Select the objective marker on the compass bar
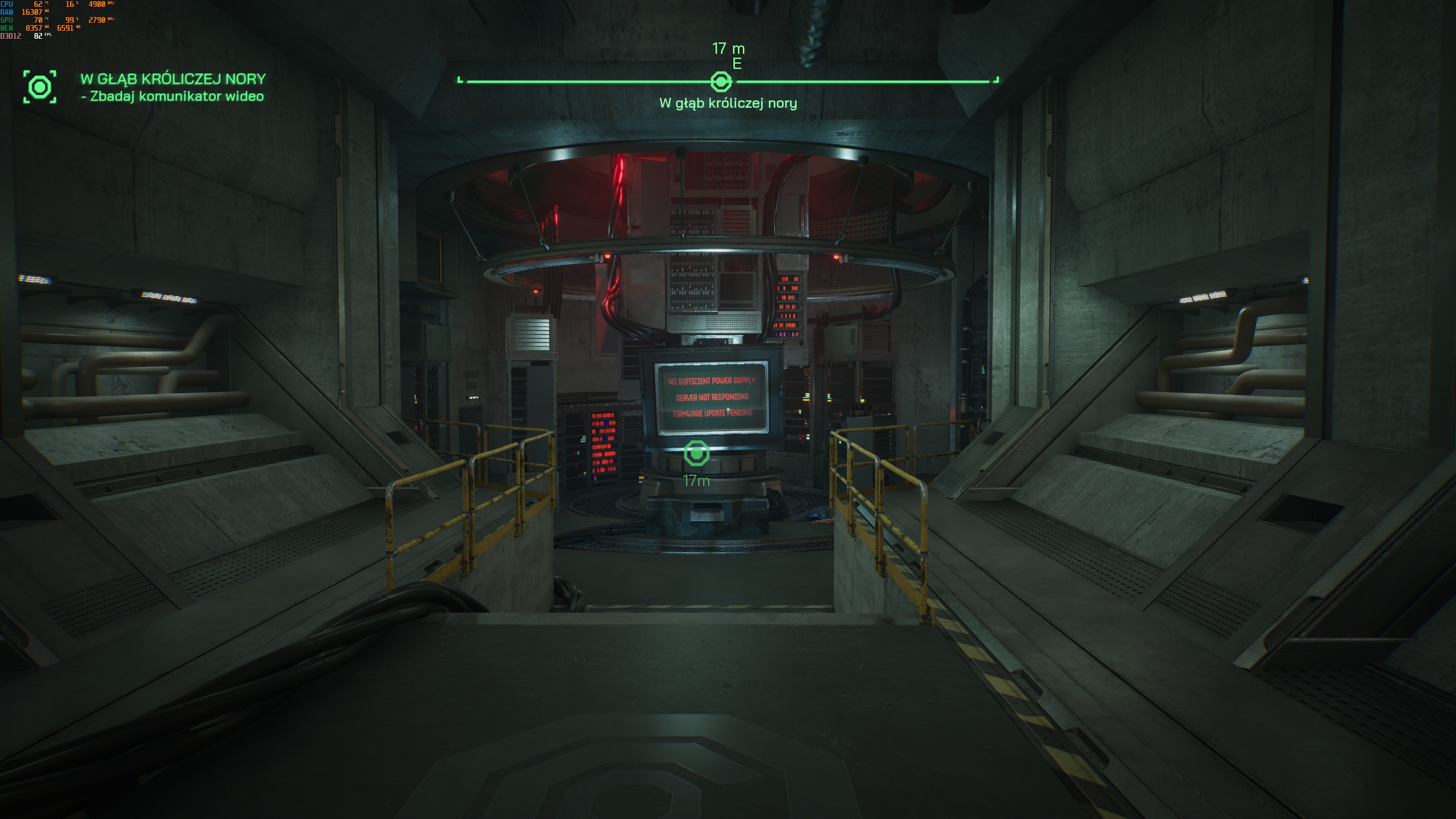The image size is (1456, 819). pyautogui.click(x=721, y=82)
